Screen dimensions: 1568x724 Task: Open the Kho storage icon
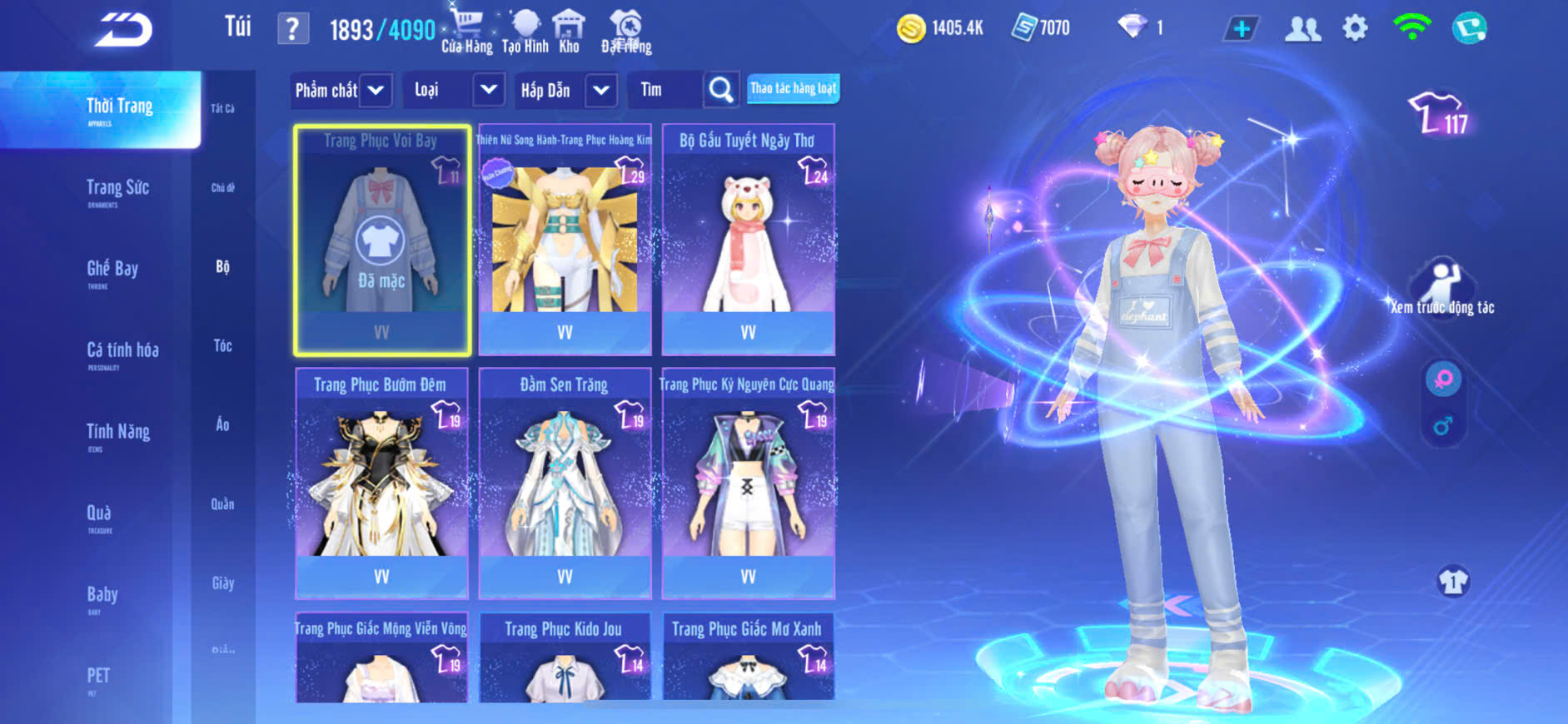click(569, 32)
